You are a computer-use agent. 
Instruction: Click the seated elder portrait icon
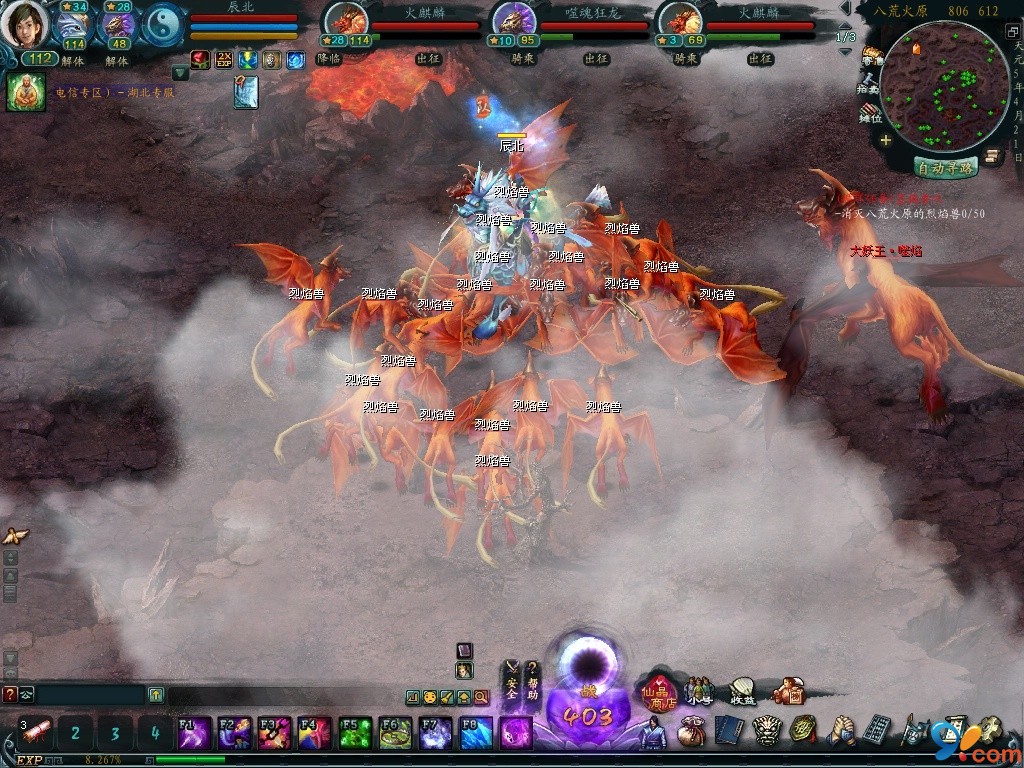coord(24,92)
